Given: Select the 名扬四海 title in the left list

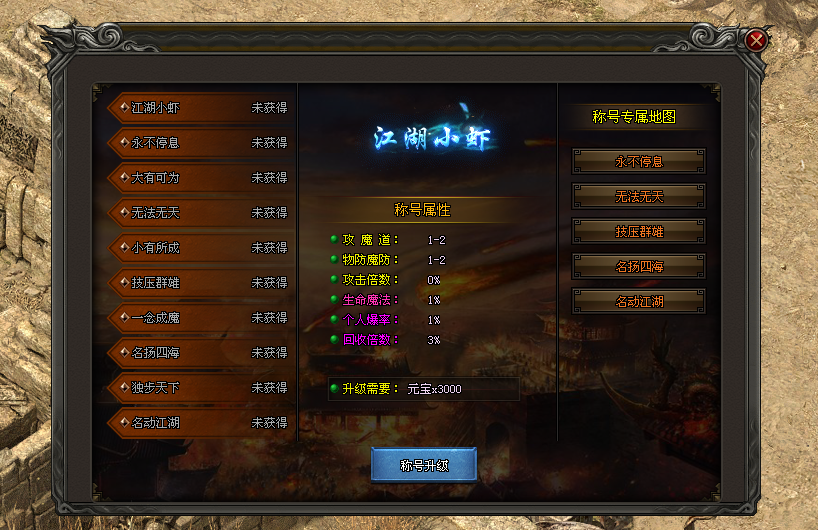Looking at the screenshot, I should point(198,353).
